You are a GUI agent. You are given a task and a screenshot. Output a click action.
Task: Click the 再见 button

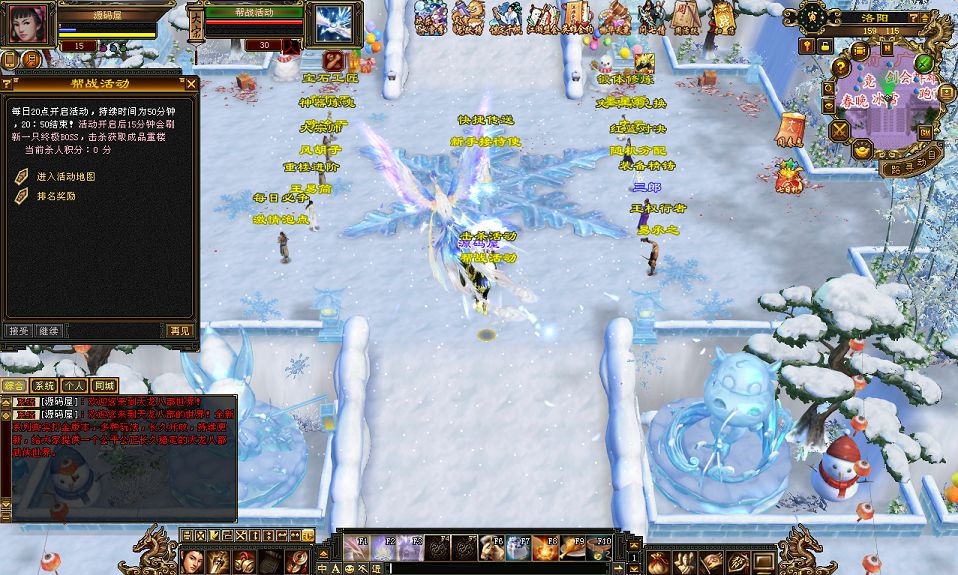pyautogui.click(x=180, y=330)
